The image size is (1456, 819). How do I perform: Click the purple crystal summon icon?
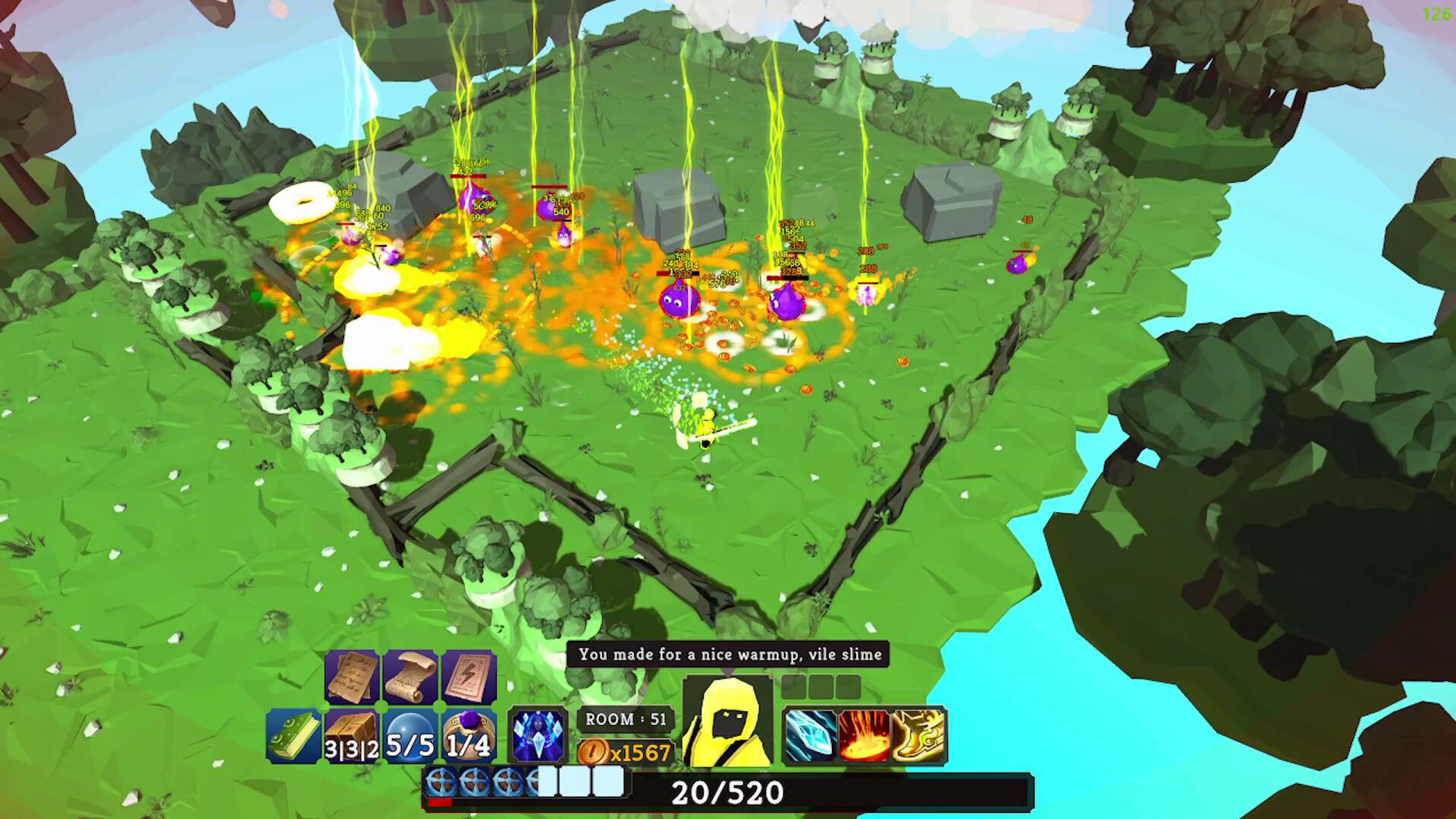pos(538,732)
